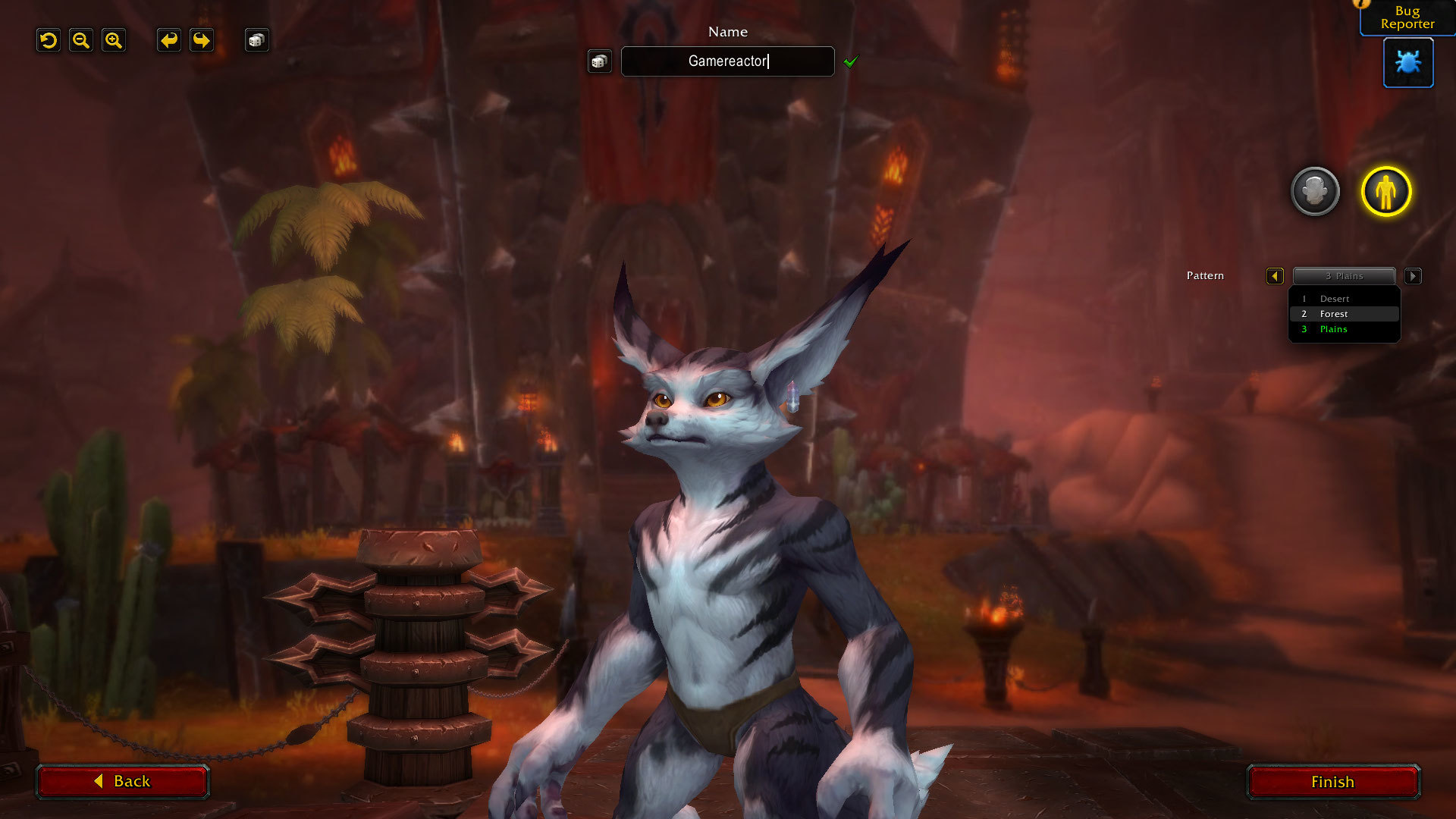The height and width of the screenshot is (819, 1456).
Task: Zoom out with the magnifier minus icon
Action: [81, 40]
